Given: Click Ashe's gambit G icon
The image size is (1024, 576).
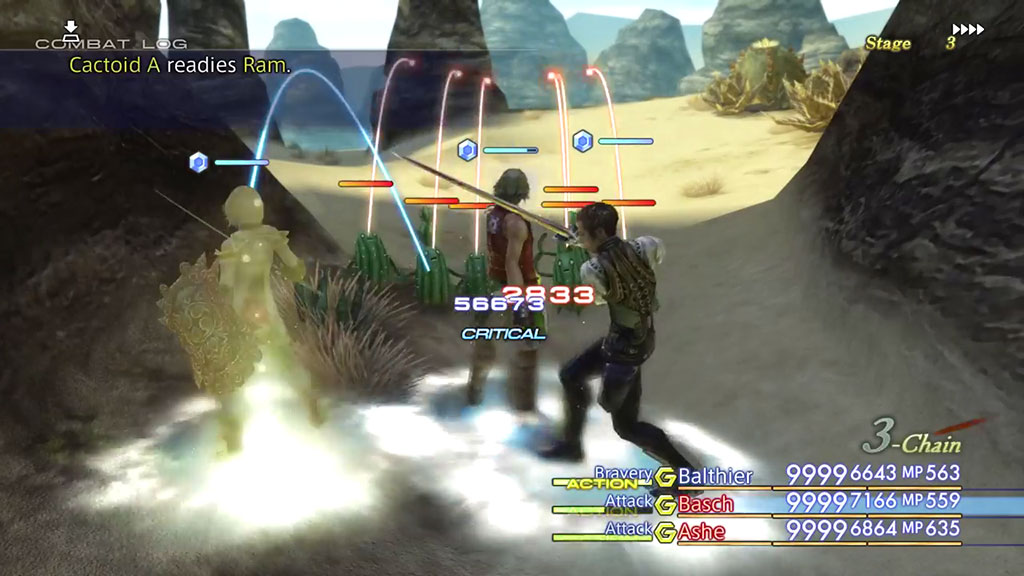Looking at the screenshot, I should (x=665, y=530).
